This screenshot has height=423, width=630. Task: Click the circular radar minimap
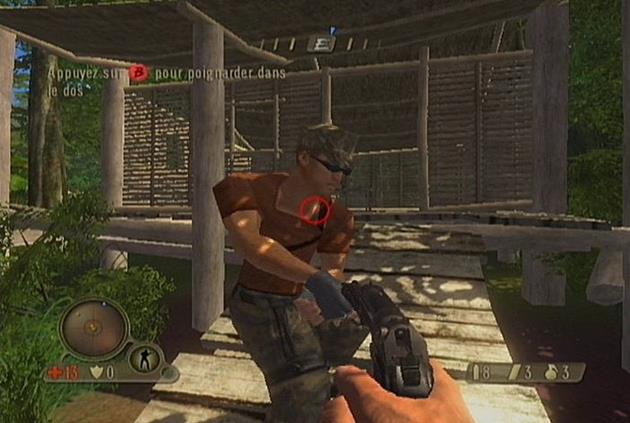point(92,327)
